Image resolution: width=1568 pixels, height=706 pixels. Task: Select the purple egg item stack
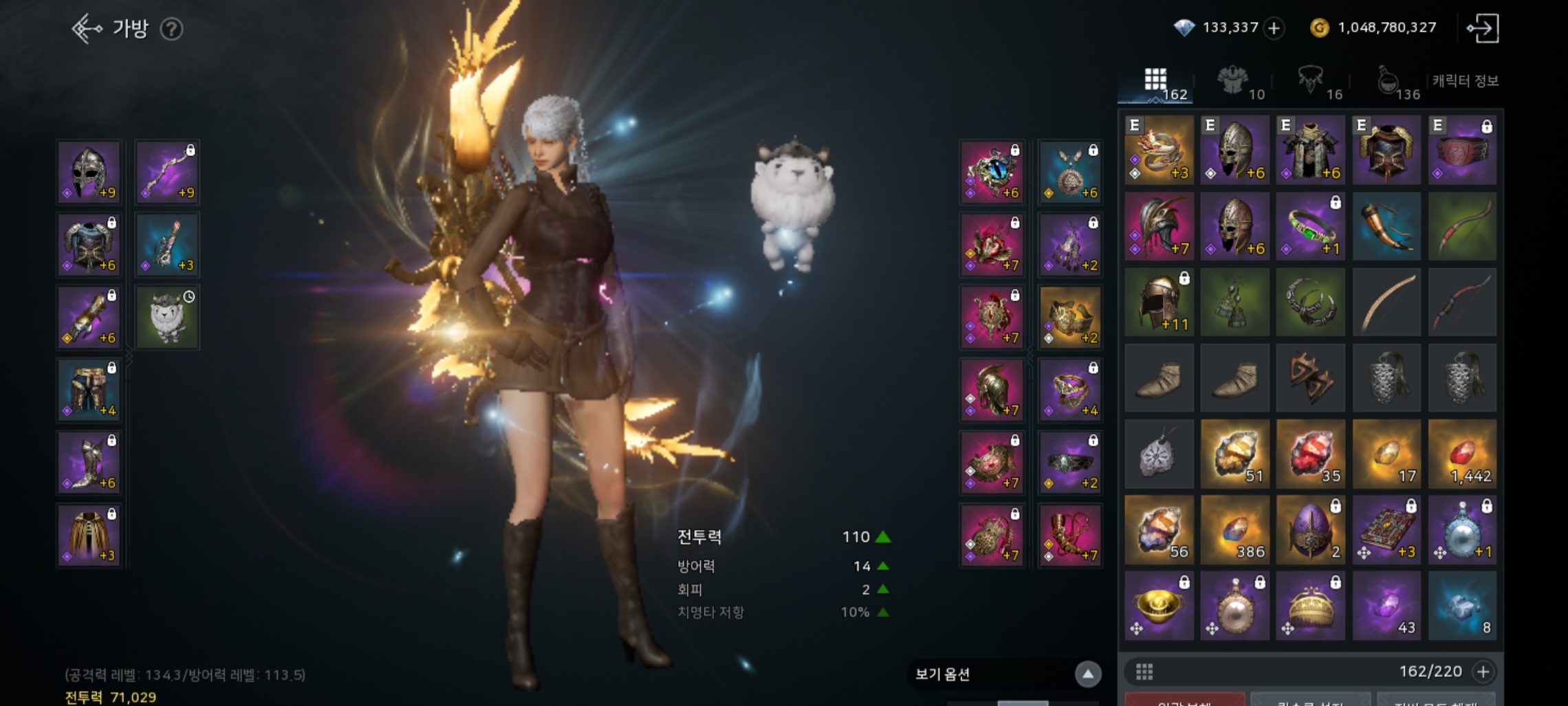coord(1310,530)
